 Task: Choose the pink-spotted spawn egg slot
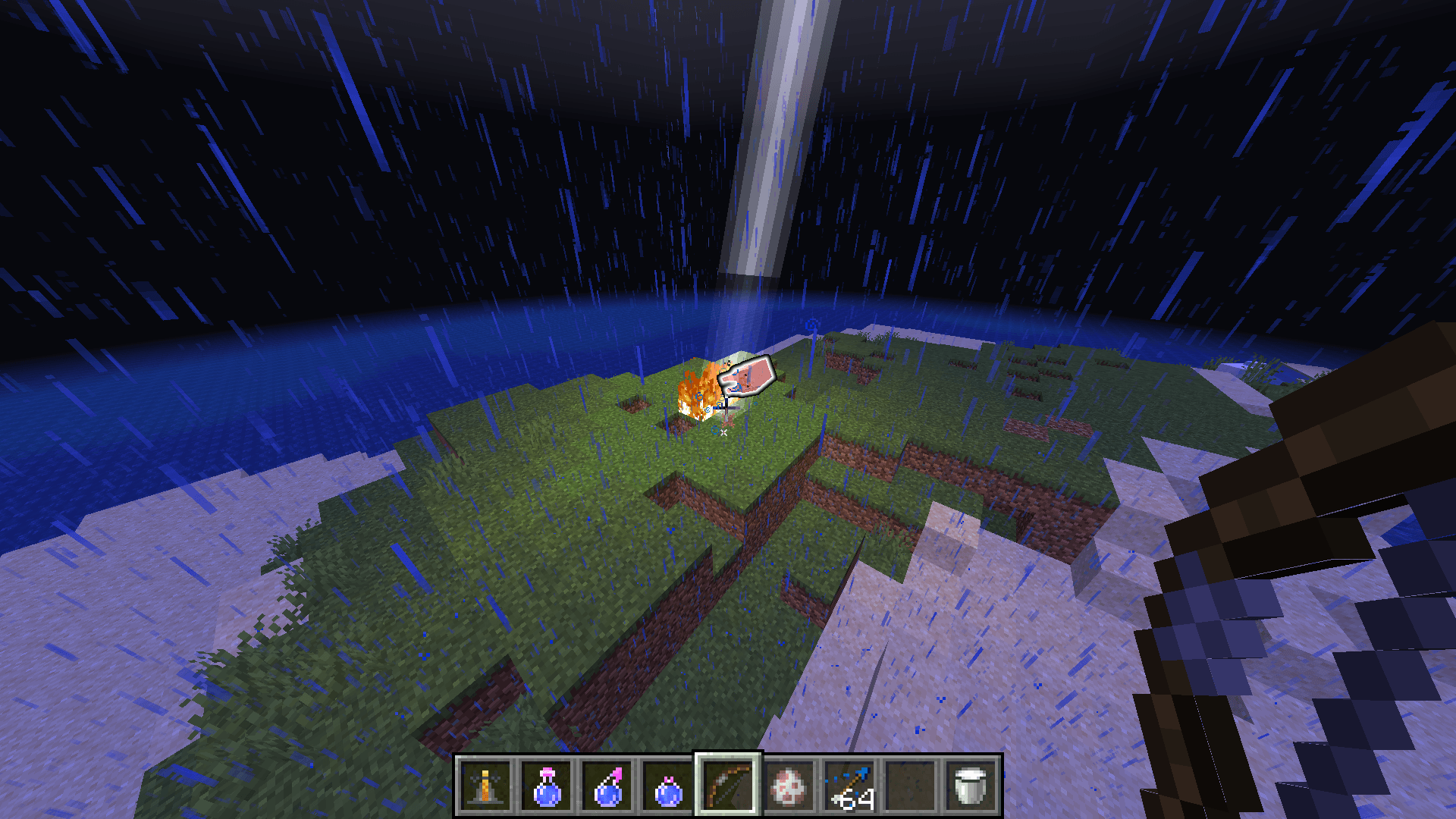coord(789,786)
